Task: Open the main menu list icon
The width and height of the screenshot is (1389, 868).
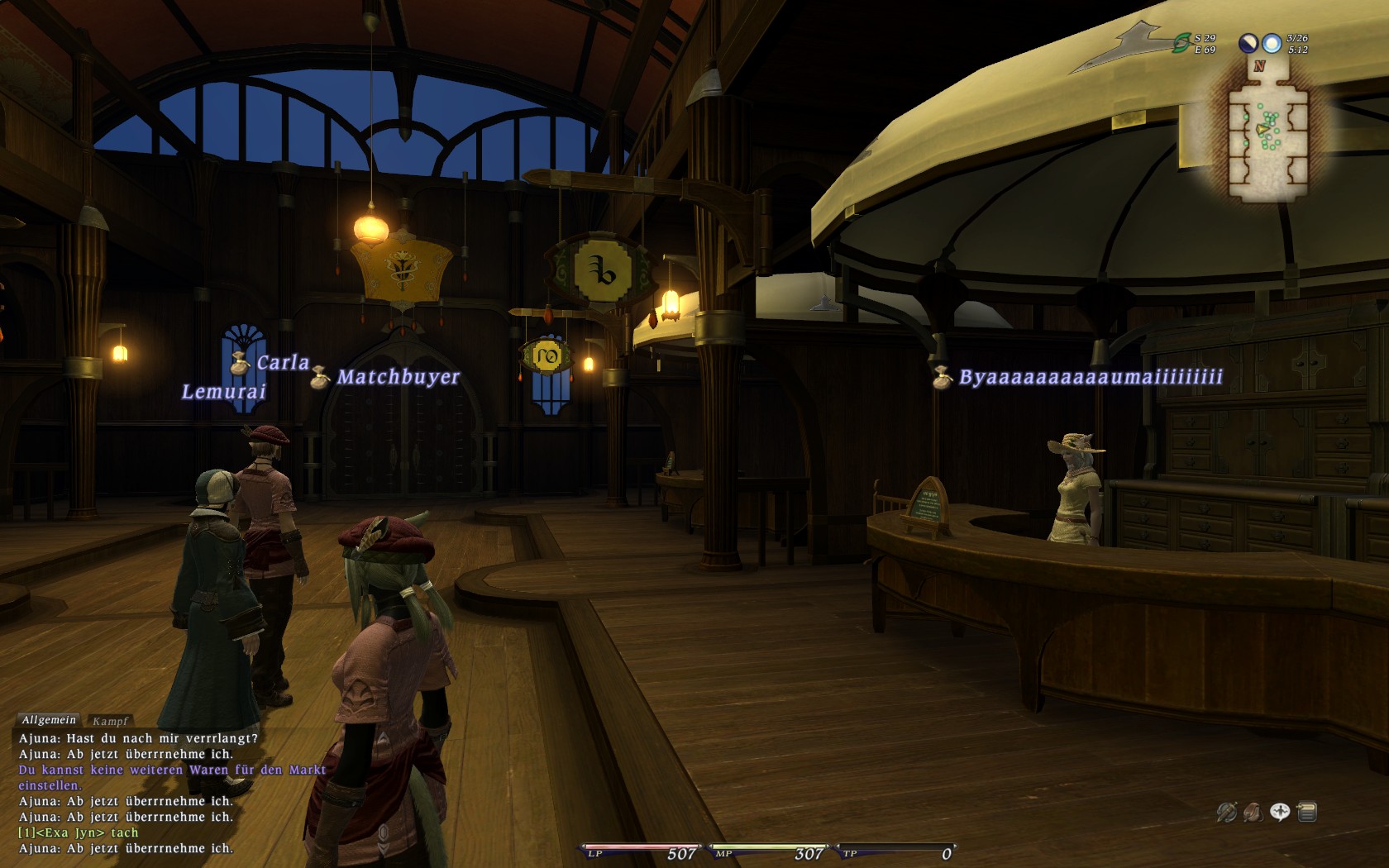Action: click(x=1307, y=813)
